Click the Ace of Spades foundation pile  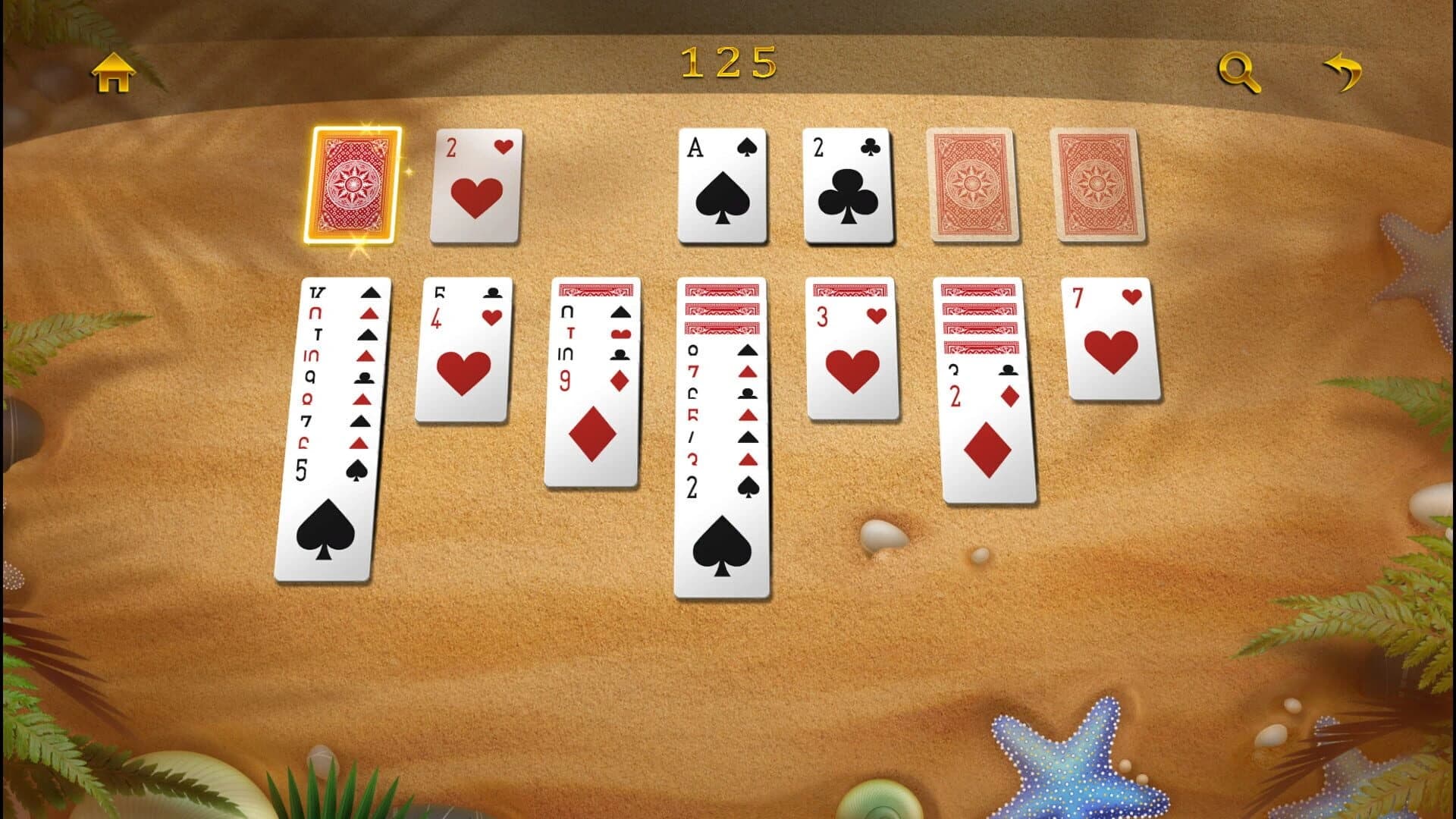723,186
